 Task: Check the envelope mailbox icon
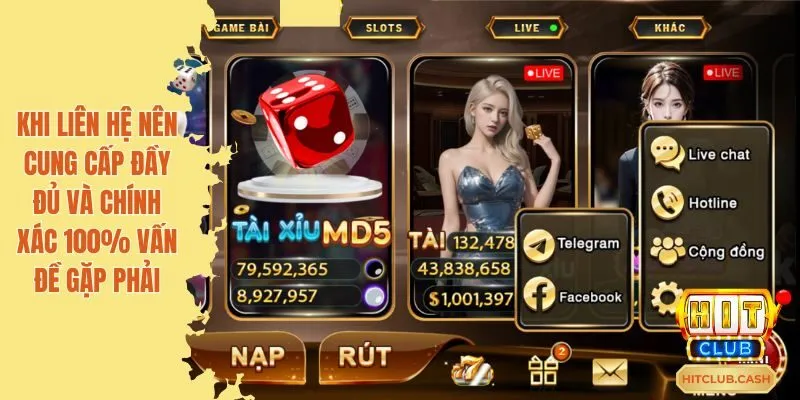coord(609,371)
